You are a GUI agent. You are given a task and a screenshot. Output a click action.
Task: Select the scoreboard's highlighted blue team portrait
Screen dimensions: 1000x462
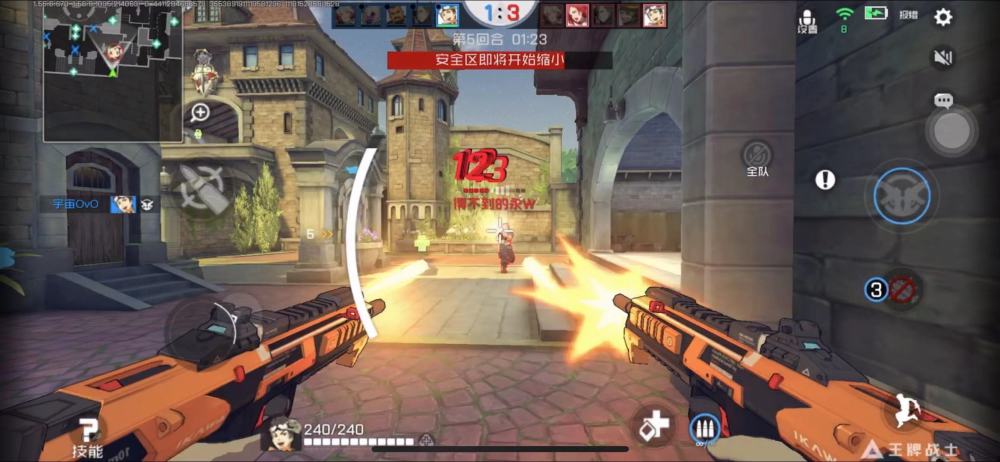[x=448, y=15]
